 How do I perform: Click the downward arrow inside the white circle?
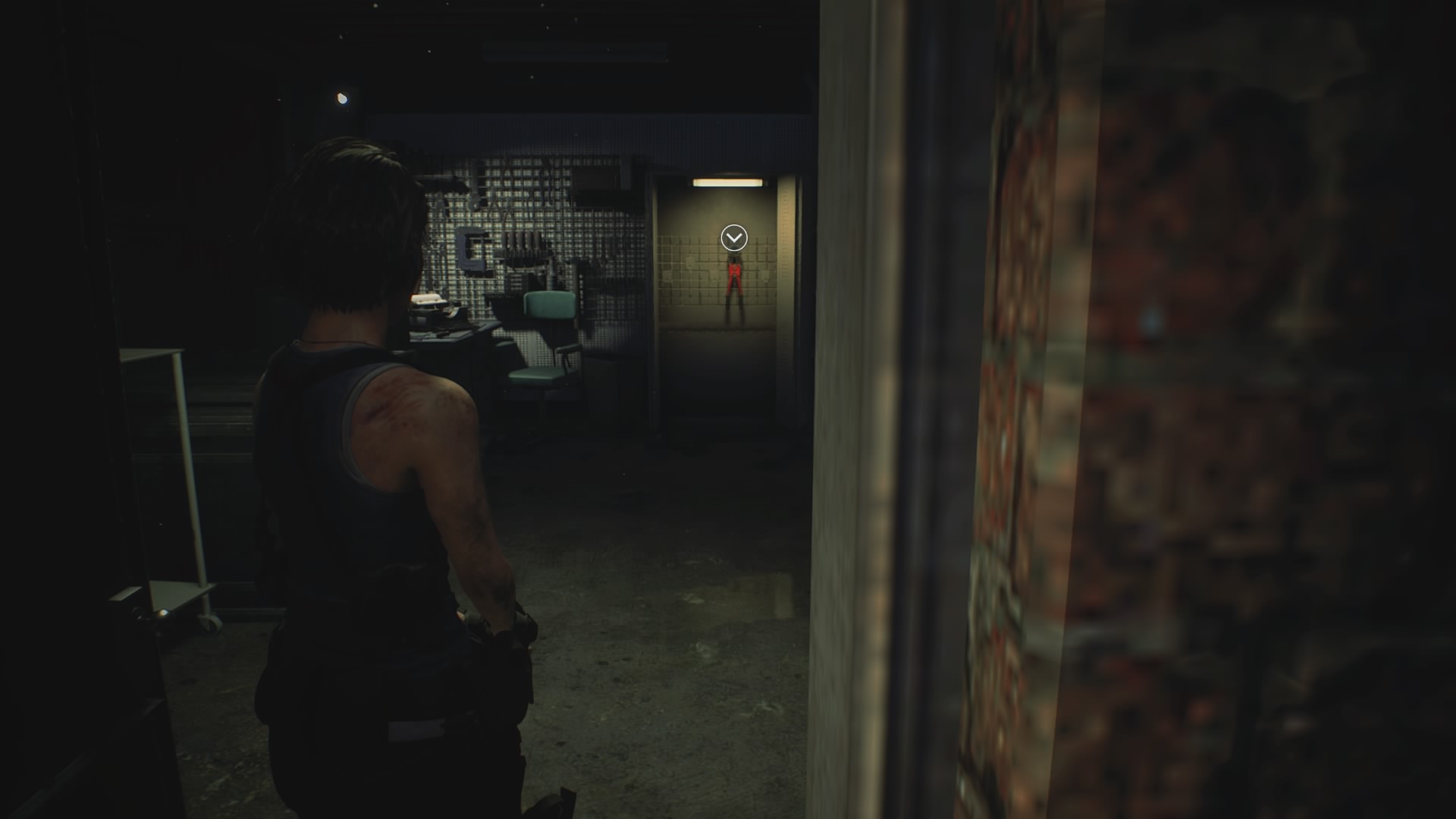pyautogui.click(x=734, y=237)
